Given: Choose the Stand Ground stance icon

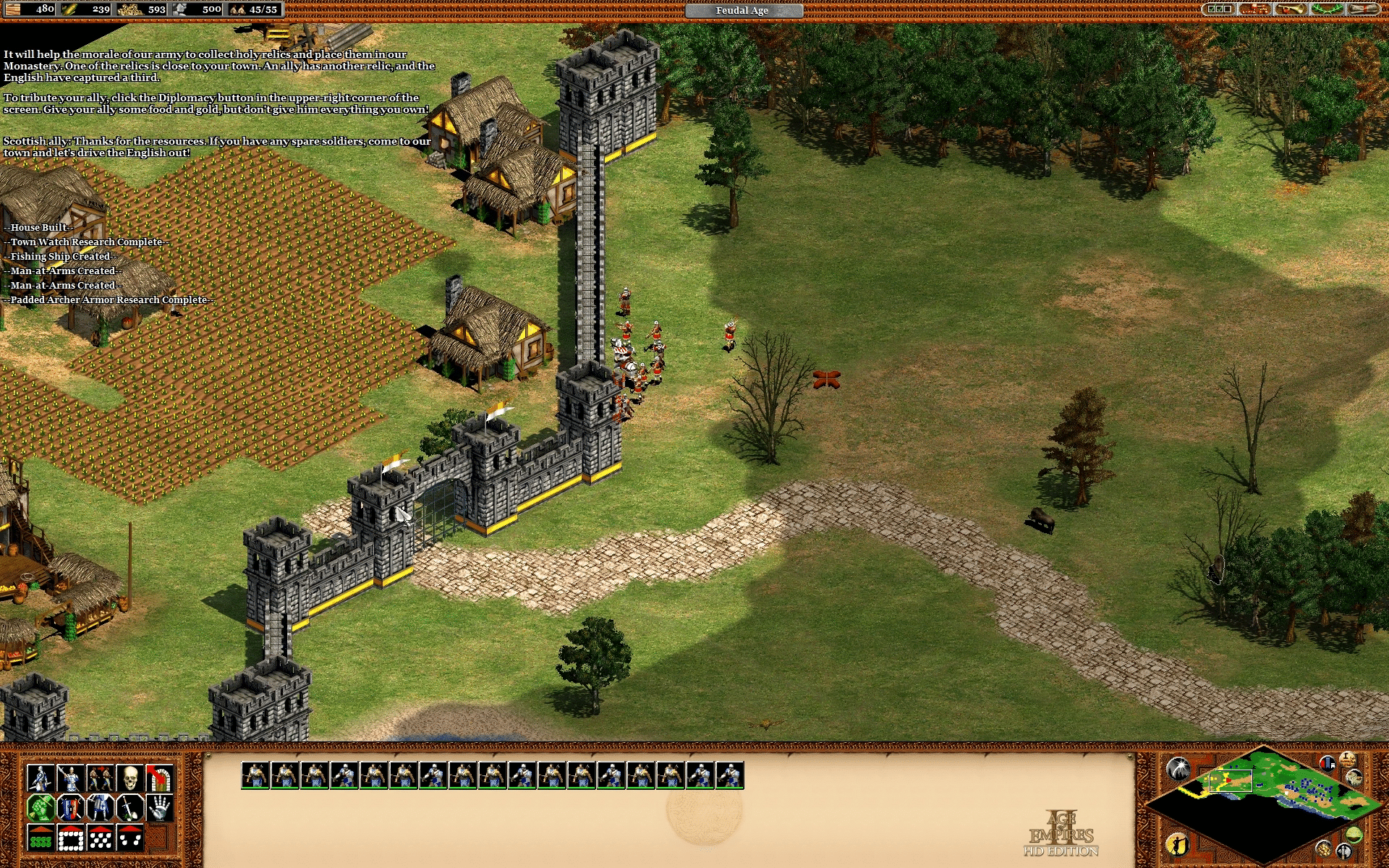Looking at the screenshot, I should [x=100, y=808].
